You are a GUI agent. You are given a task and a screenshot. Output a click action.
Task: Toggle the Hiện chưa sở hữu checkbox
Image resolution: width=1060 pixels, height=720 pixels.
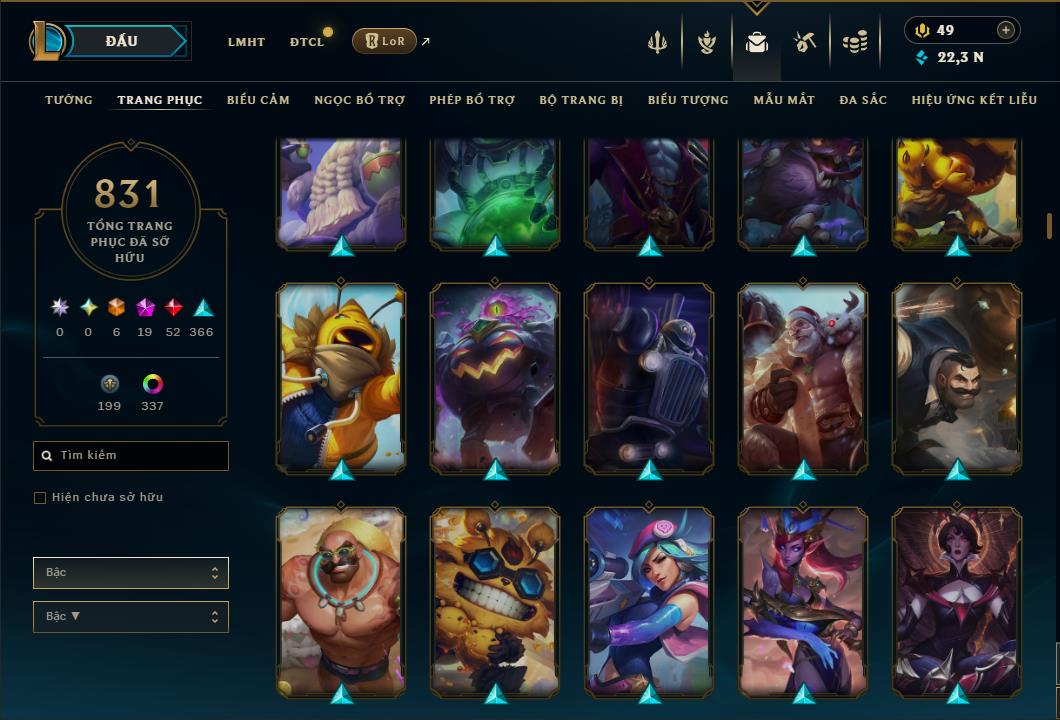(40, 498)
